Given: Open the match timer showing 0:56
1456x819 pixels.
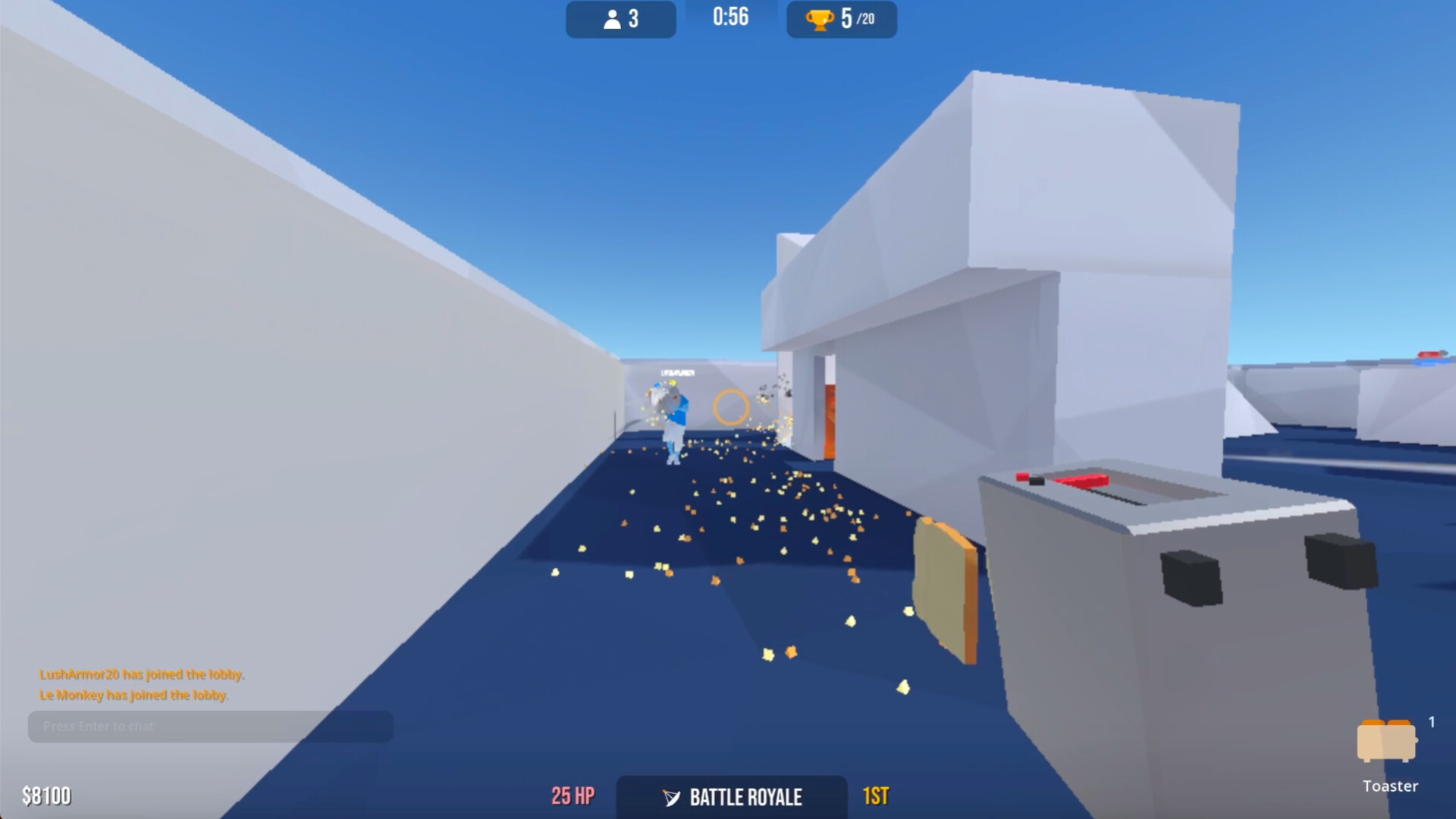Looking at the screenshot, I should pyautogui.click(x=729, y=17).
